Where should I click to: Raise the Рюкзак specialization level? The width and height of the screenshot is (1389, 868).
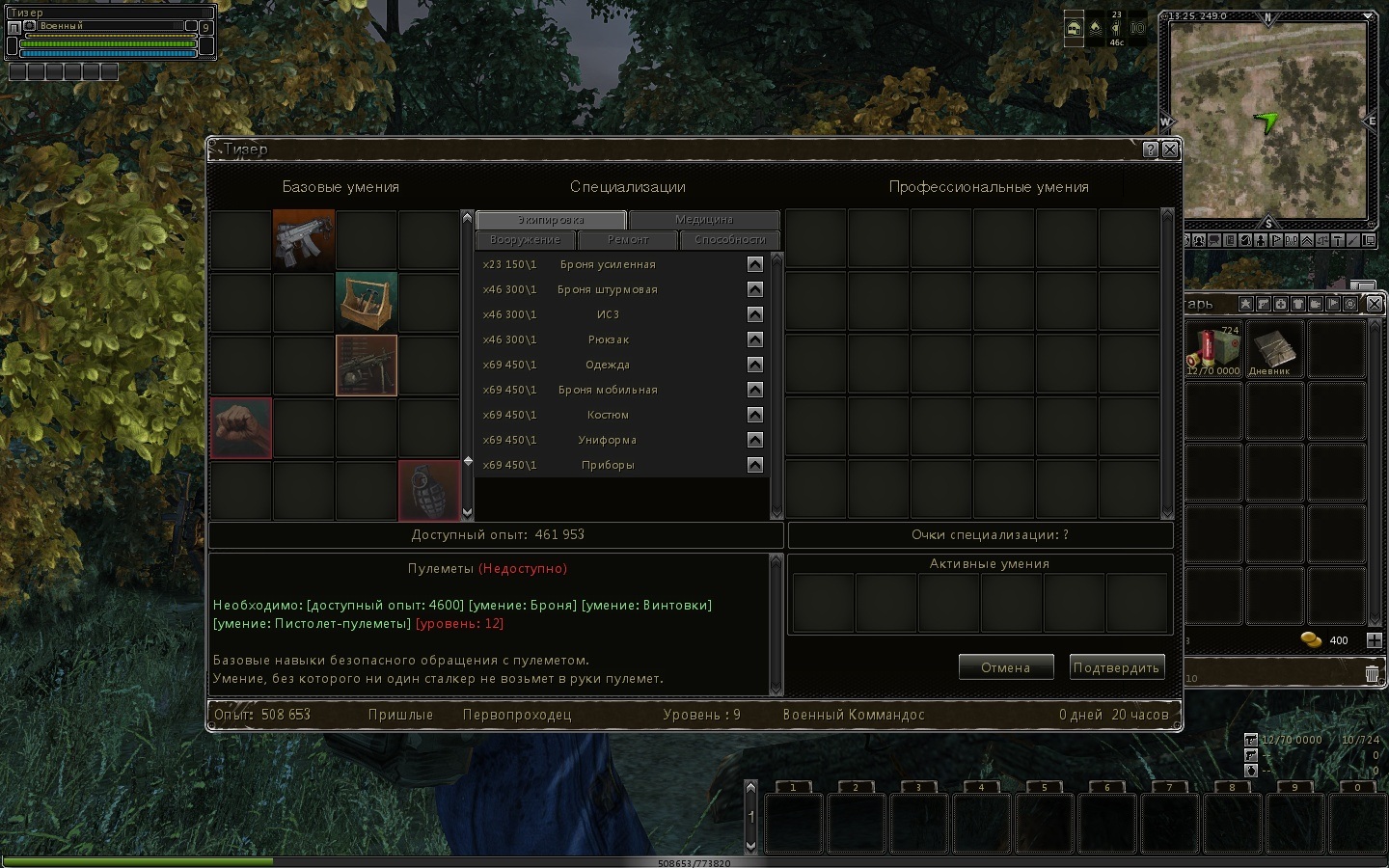[755, 339]
